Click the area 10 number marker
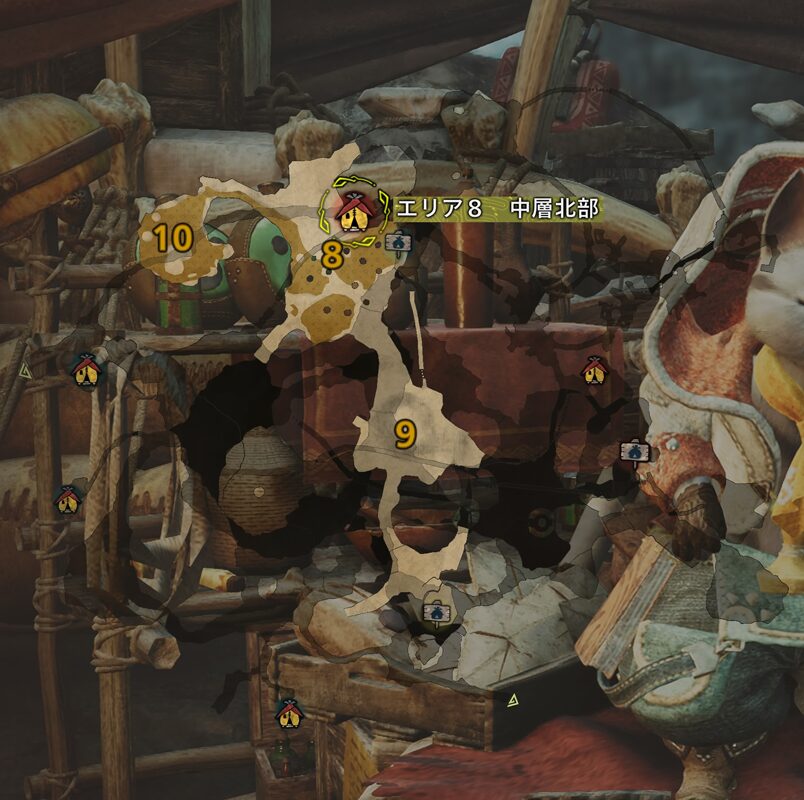The width and height of the screenshot is (804, 800). pyautogui.click(x=173, y=238)
